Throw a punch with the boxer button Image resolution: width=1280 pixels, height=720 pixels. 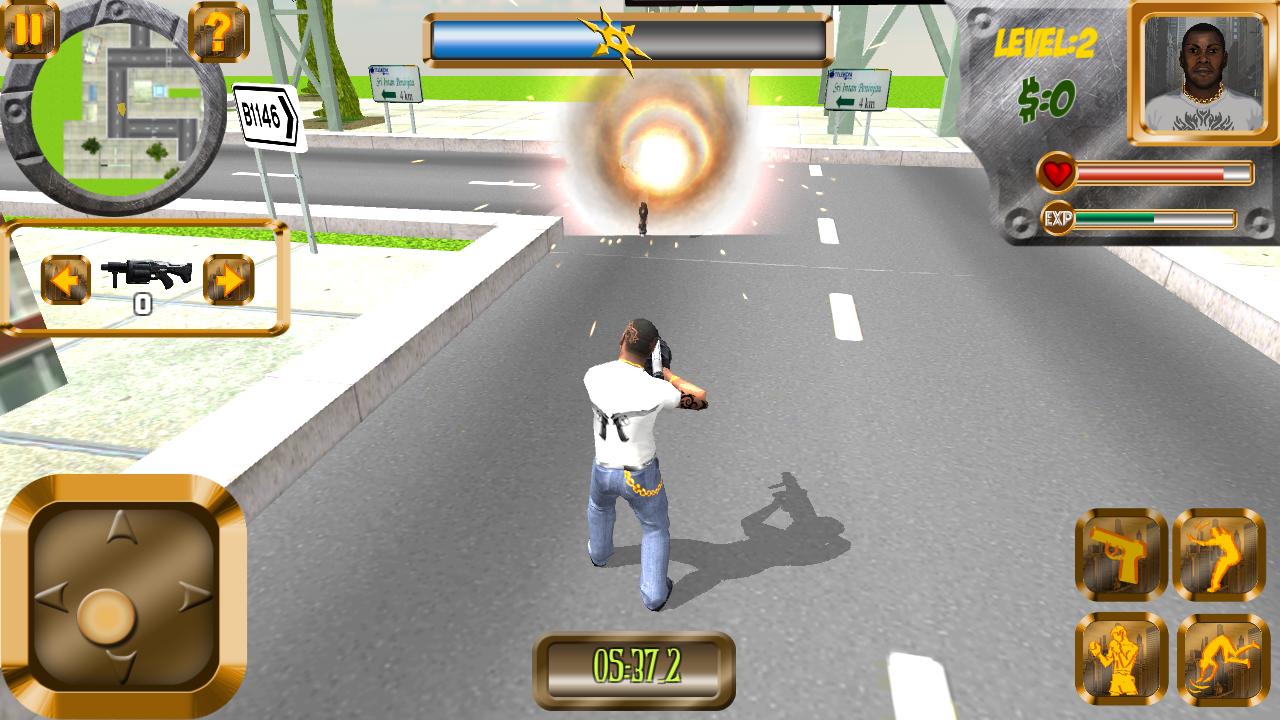point(1121,658)
